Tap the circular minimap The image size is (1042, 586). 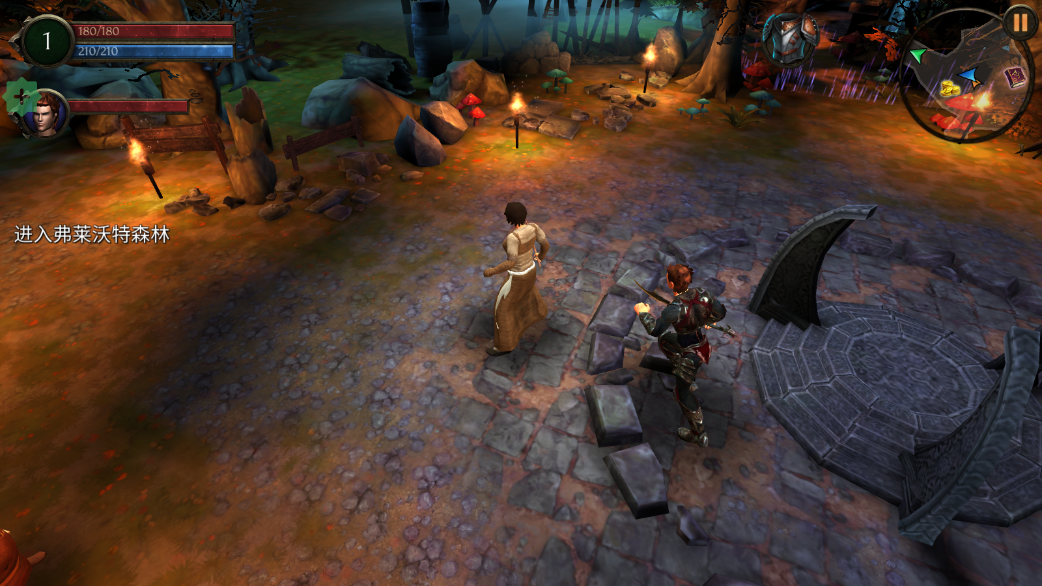(965, 76)
